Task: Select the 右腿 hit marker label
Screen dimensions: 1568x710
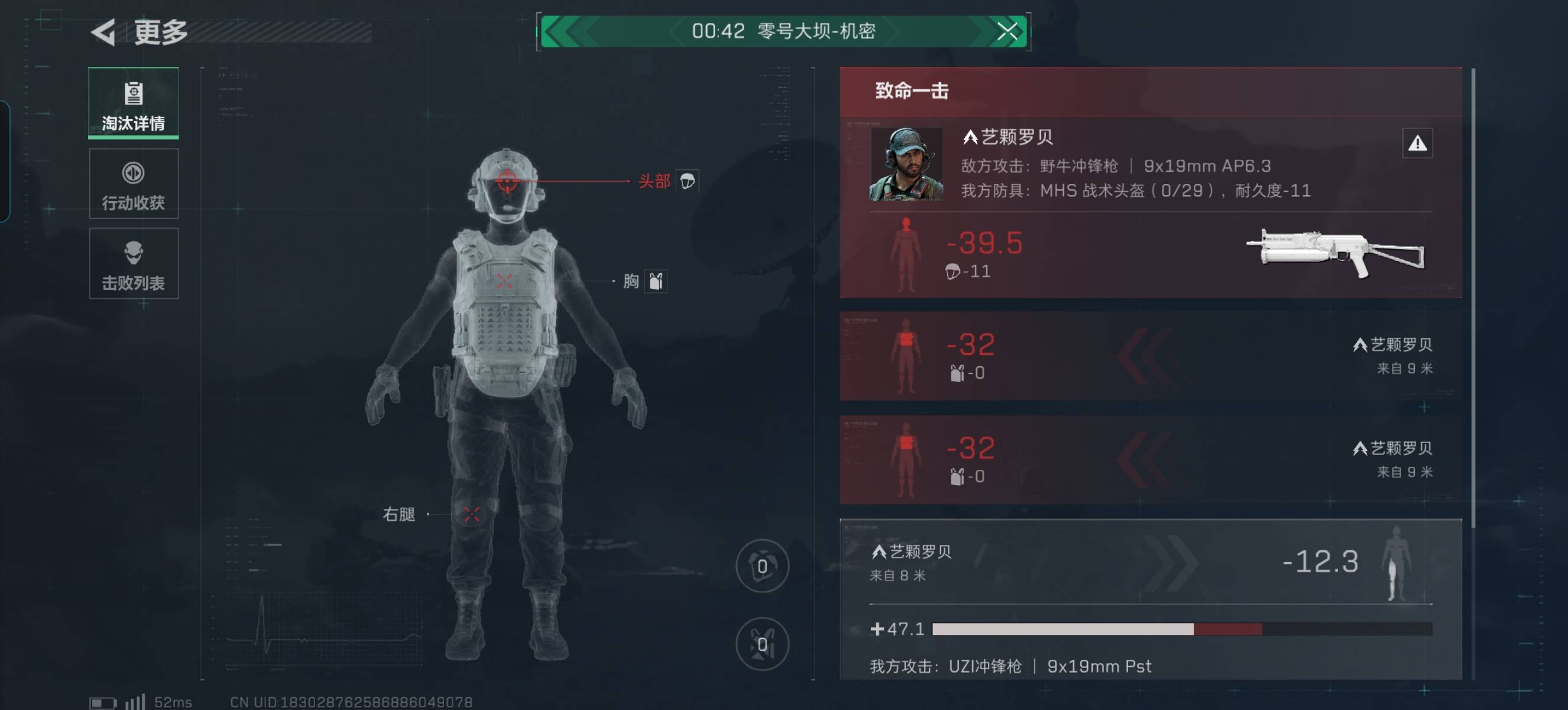Action: 399,515
